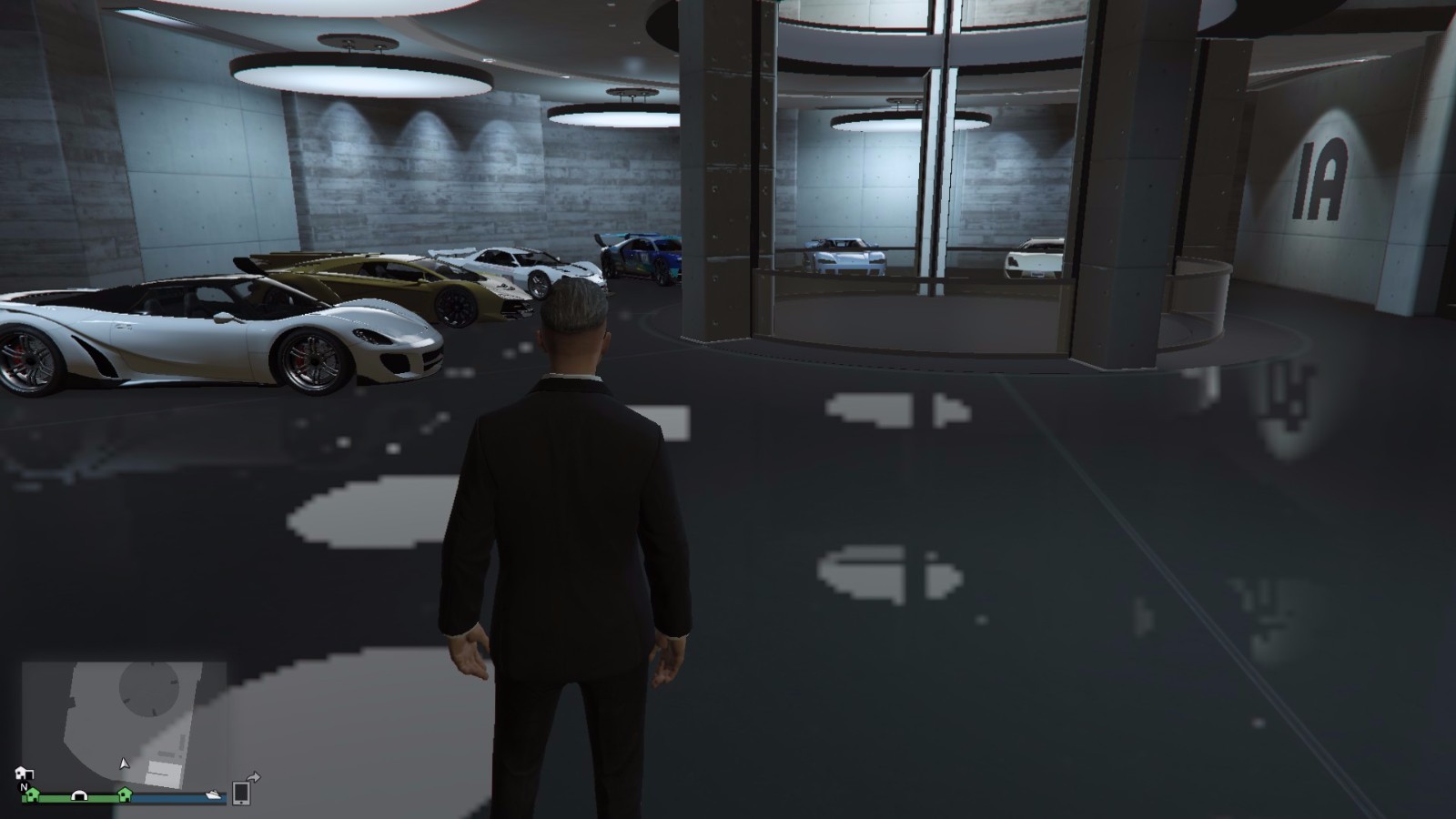Select the second green house blip on minimap

click(126, 796)
